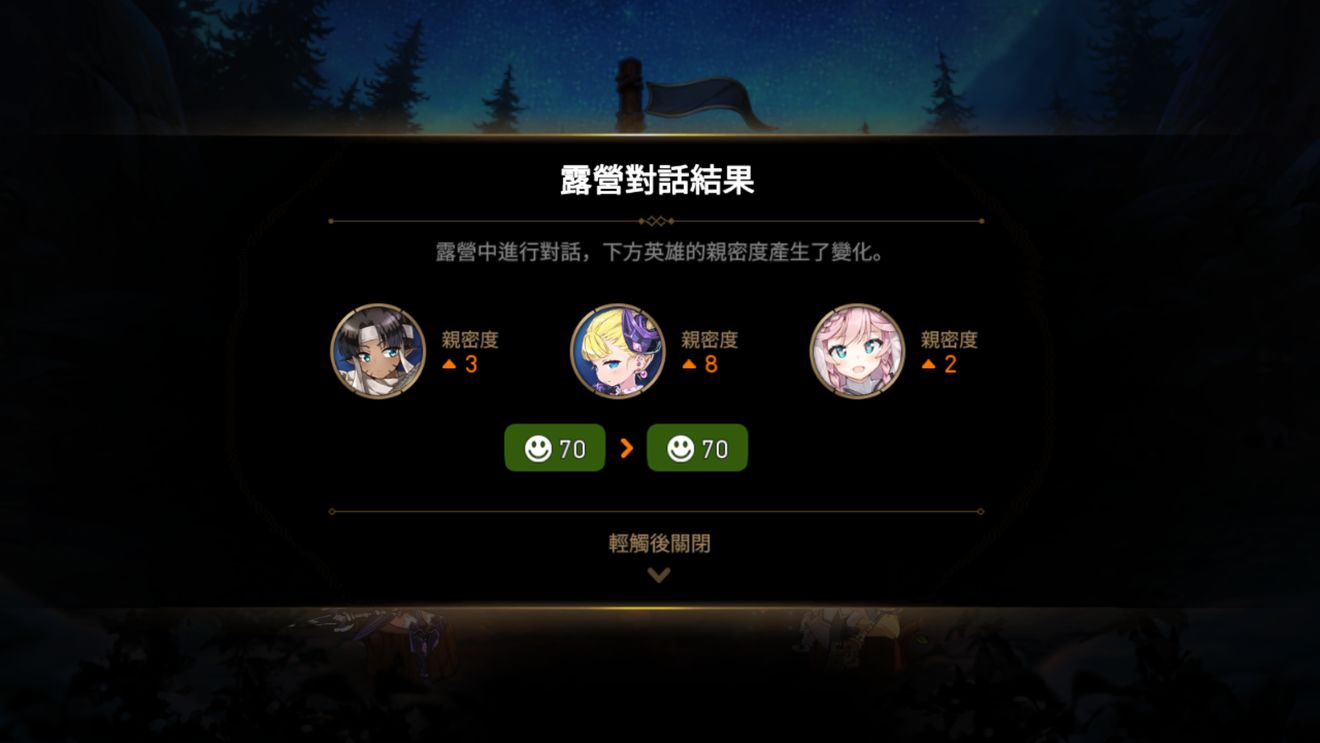Click the 親密度 label next to the blonde hero
This screenshot has height=743, width=1320.
[712, 338]
